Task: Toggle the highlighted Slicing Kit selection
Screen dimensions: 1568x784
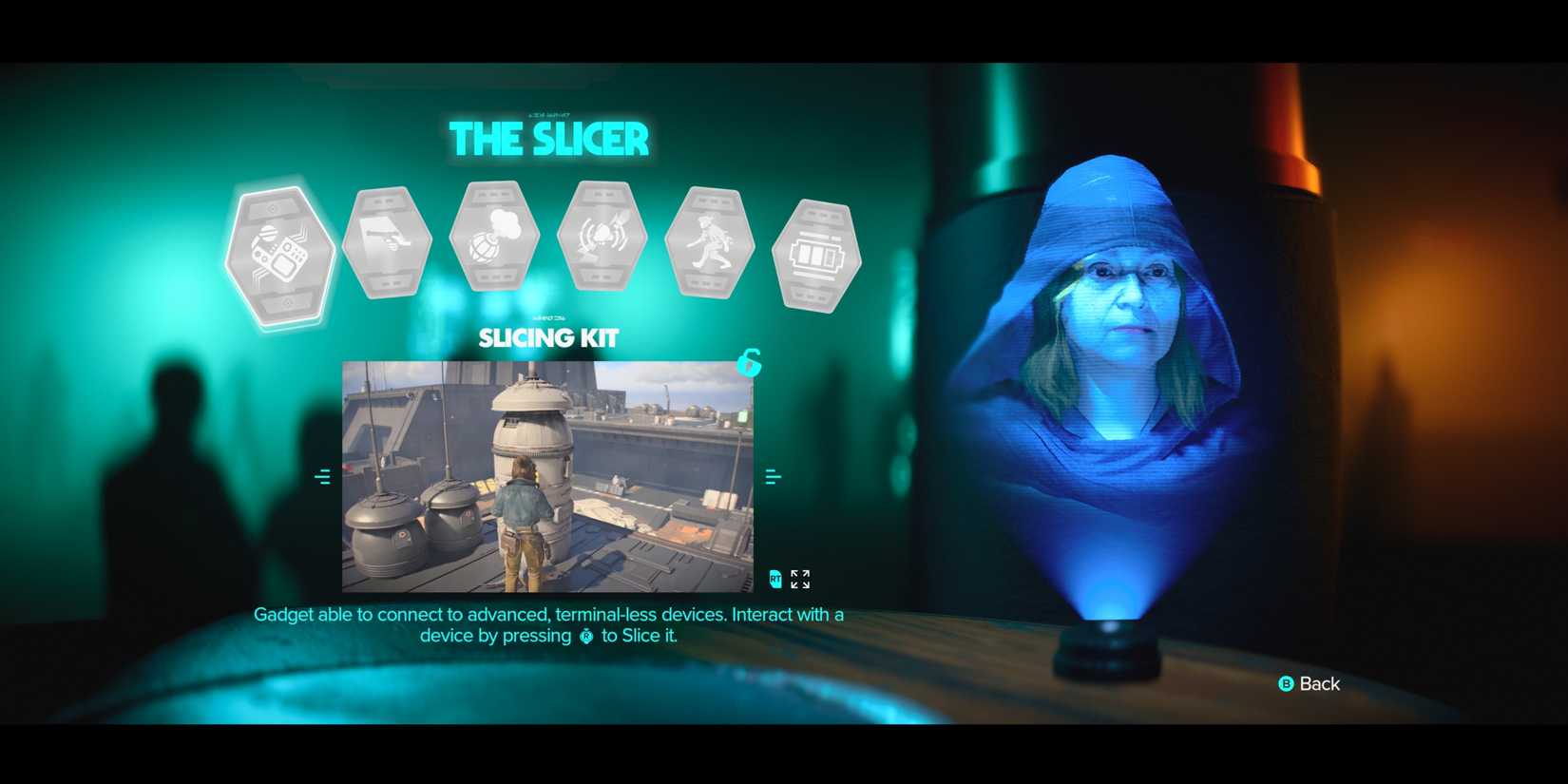Action: coord(277,257)
